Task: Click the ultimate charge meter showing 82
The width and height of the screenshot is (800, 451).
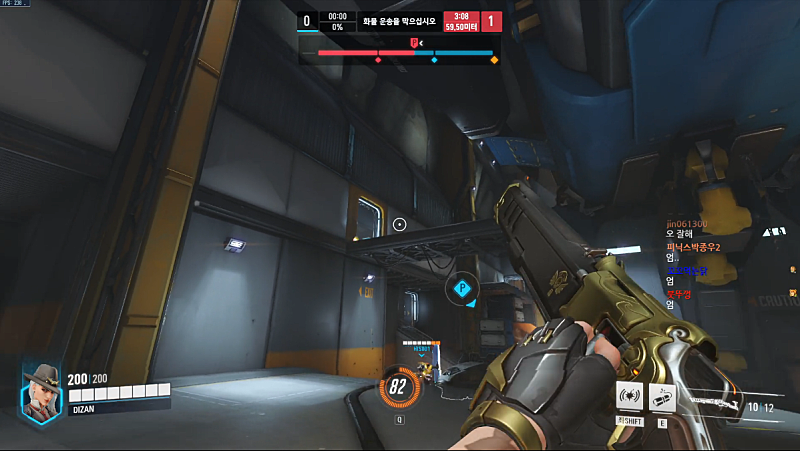Action: pyautogui.click(x=398, y=387)
